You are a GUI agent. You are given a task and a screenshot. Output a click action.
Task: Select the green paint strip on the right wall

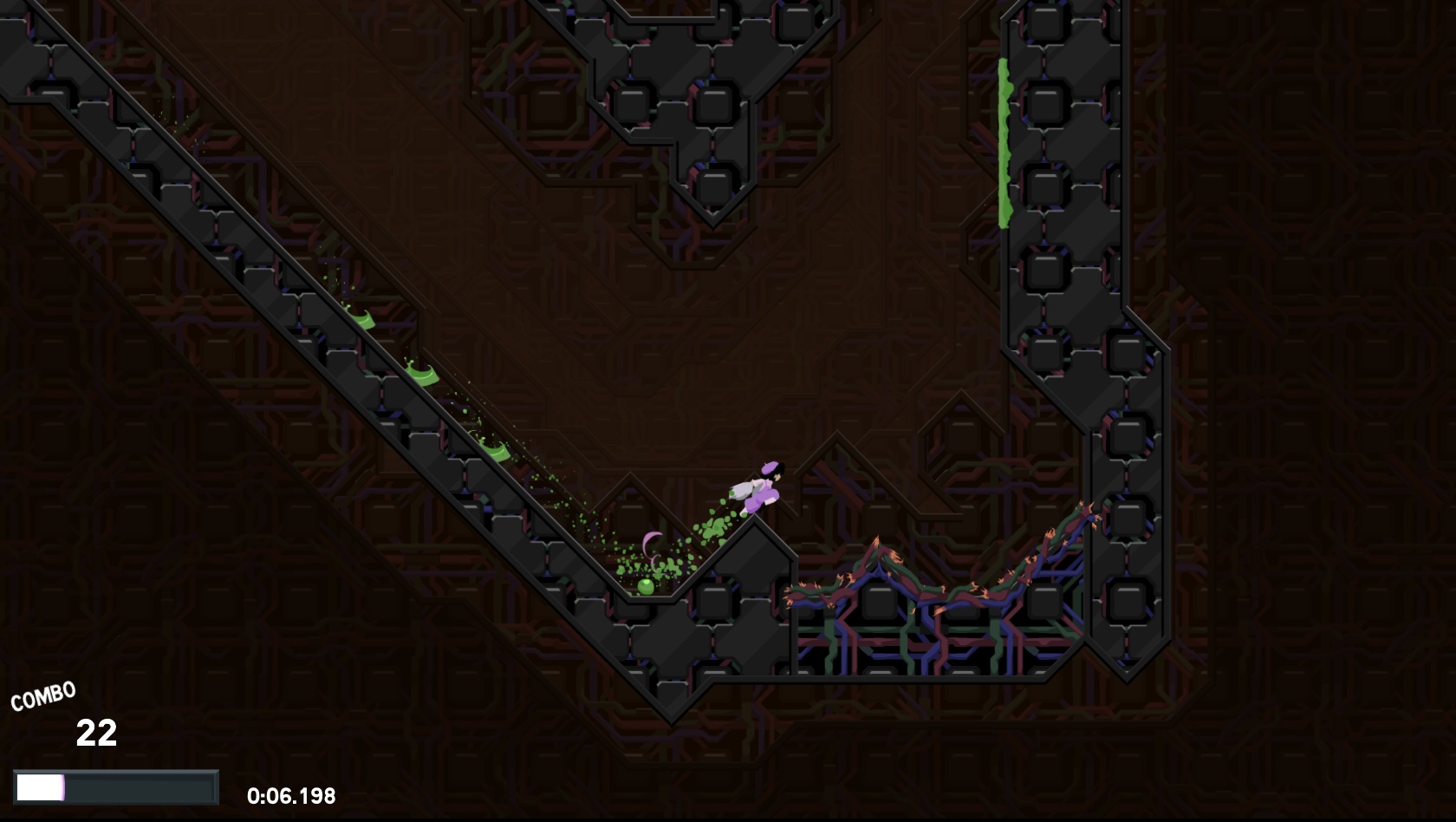[x=1004, y=139]
